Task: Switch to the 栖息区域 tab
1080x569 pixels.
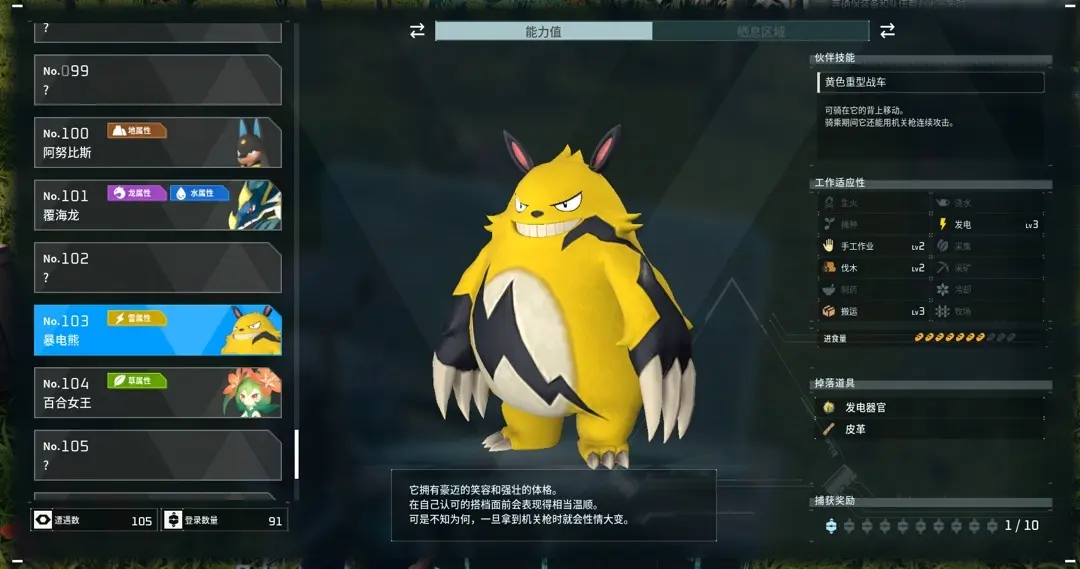Action: click(761, 32)
